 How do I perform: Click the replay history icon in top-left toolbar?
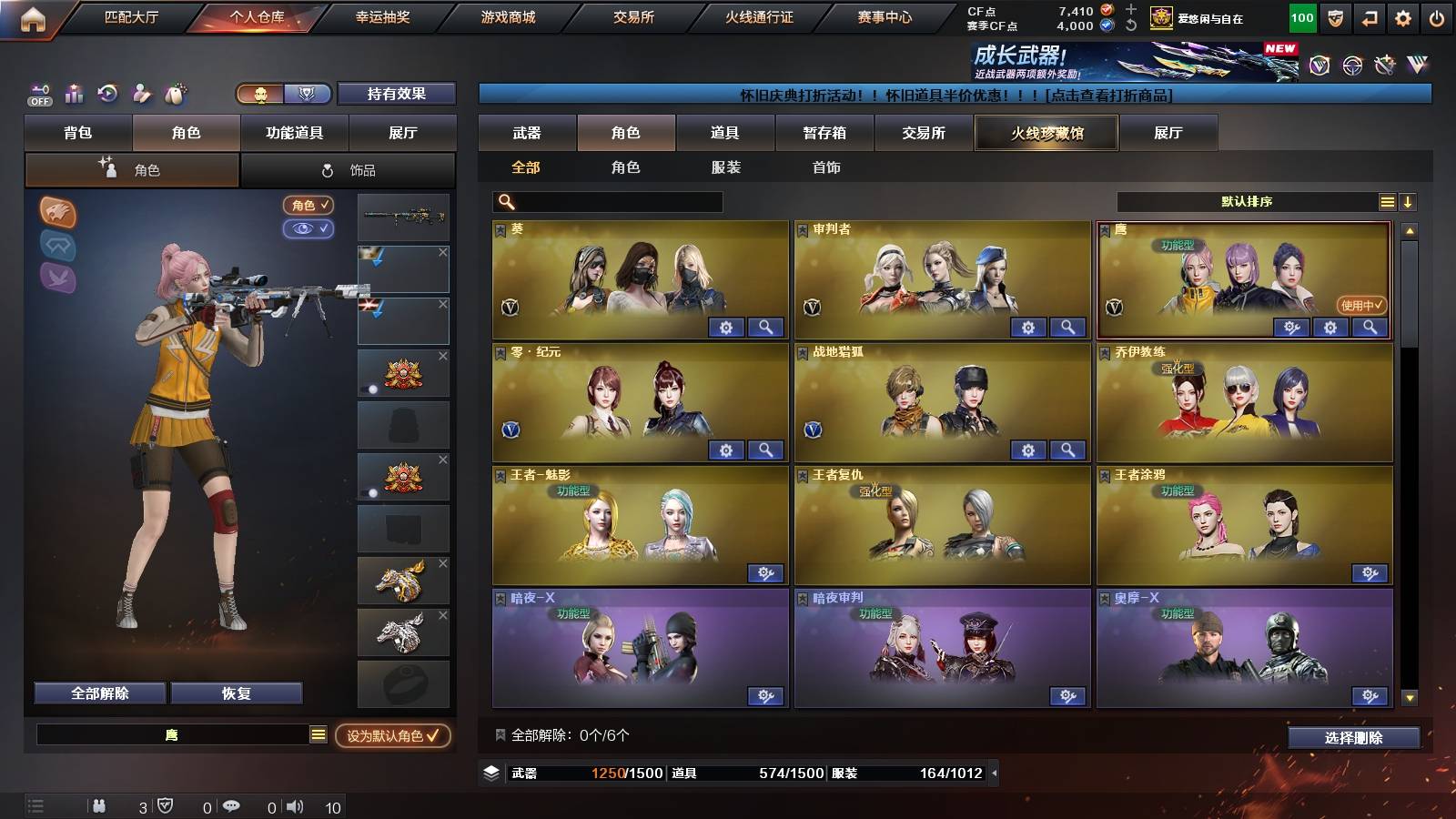[x=107, y=93]
